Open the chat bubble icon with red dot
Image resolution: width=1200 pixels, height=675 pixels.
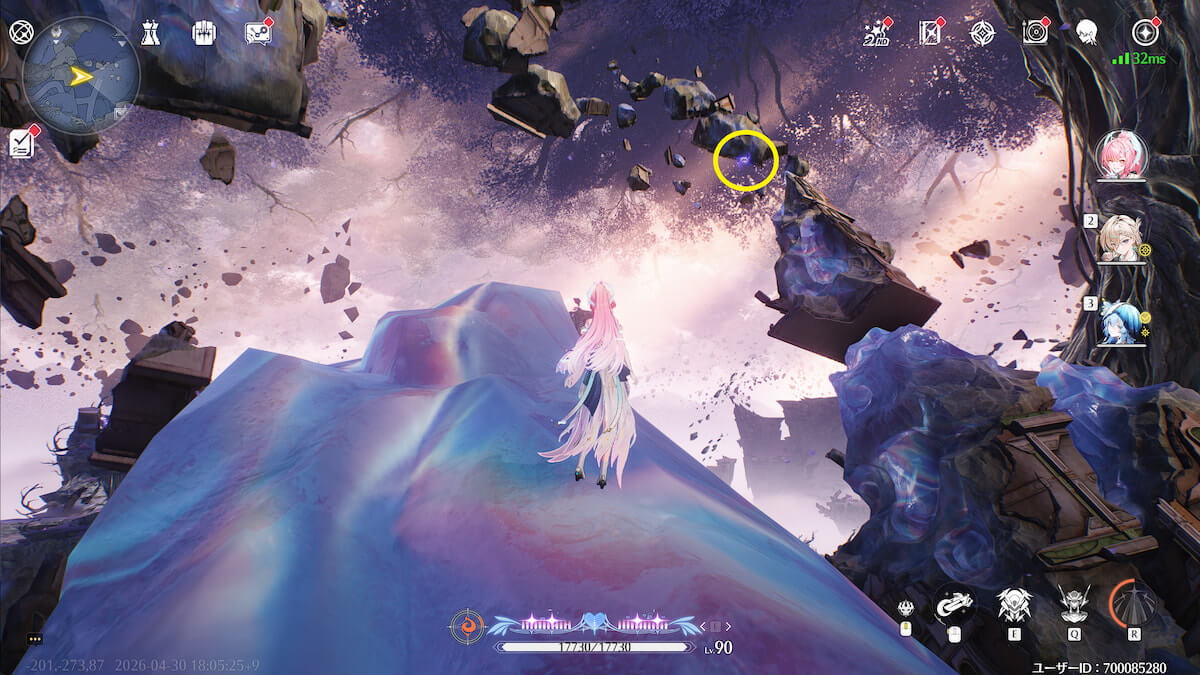tap(259, 32)
